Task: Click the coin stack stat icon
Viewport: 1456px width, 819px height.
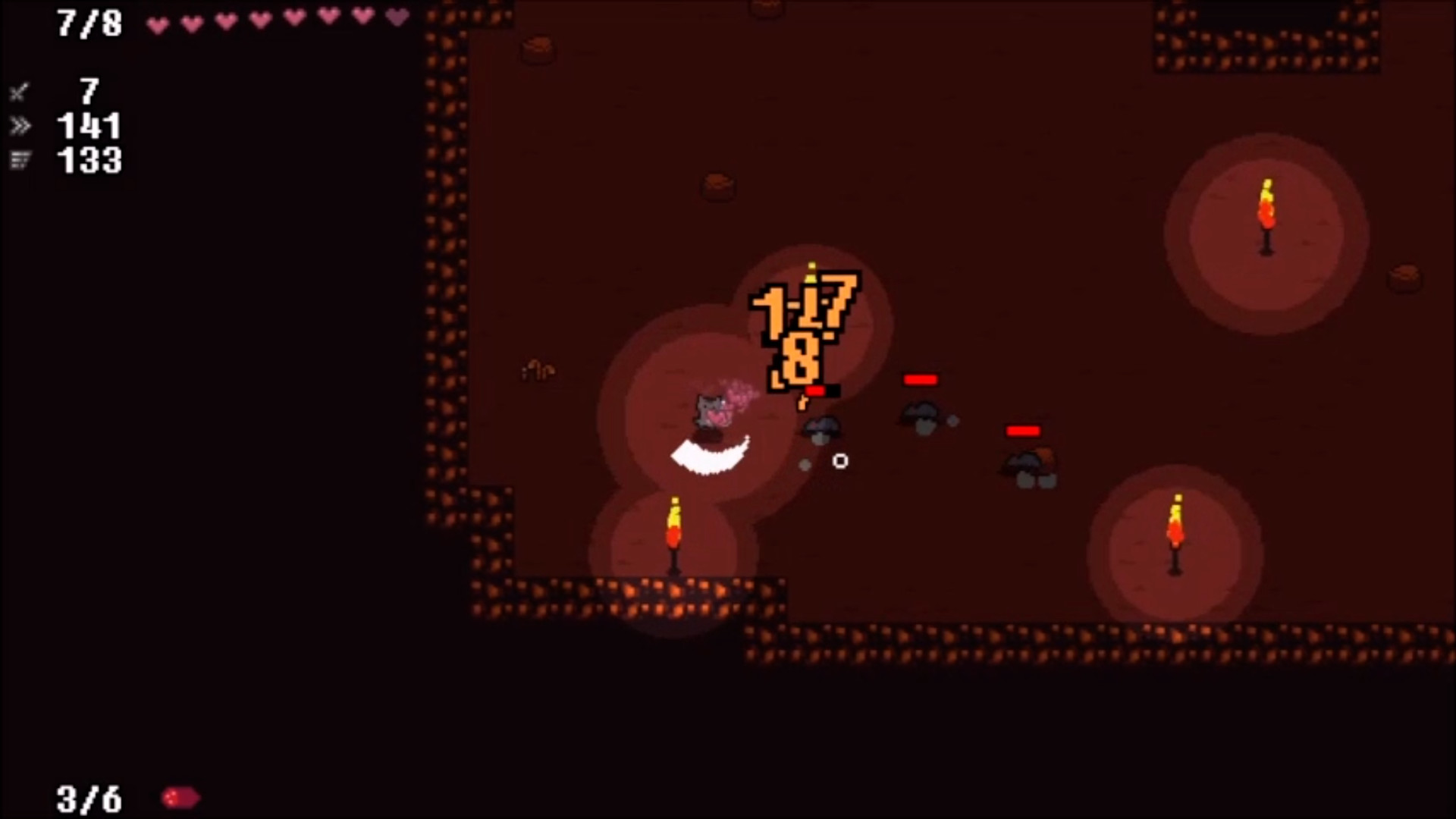Action: [21, 161]
